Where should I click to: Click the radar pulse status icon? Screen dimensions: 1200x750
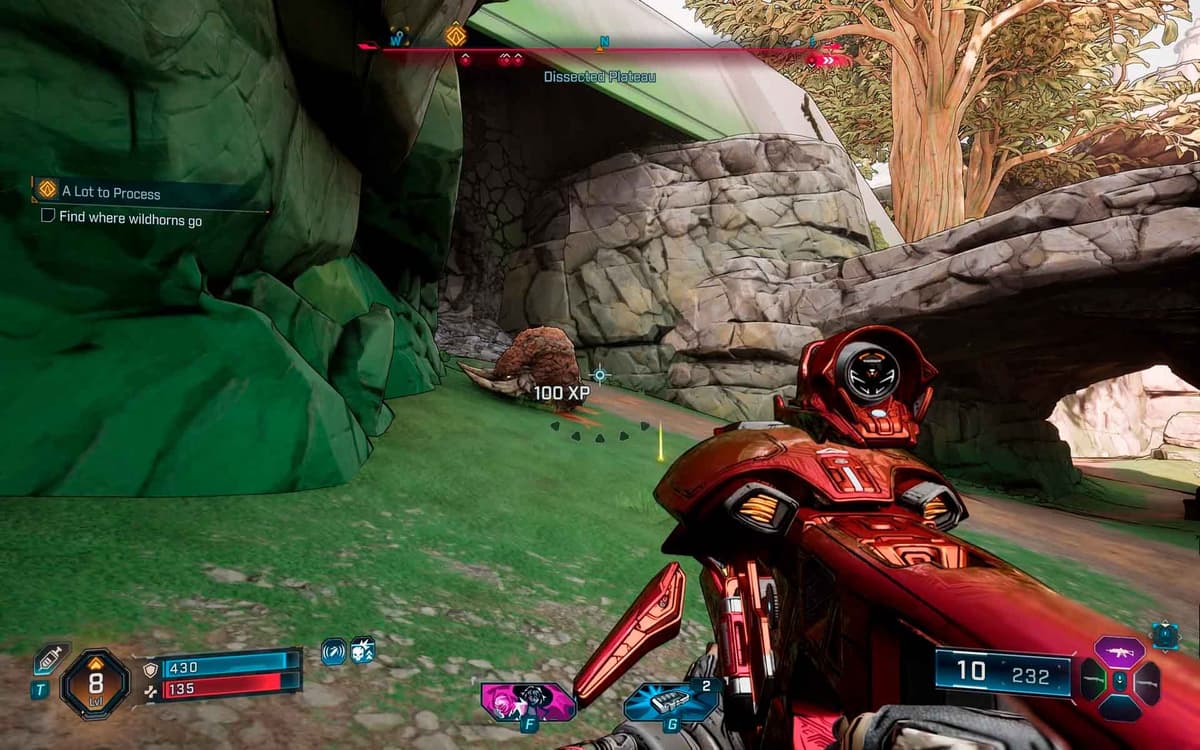(x=333, y=651)
